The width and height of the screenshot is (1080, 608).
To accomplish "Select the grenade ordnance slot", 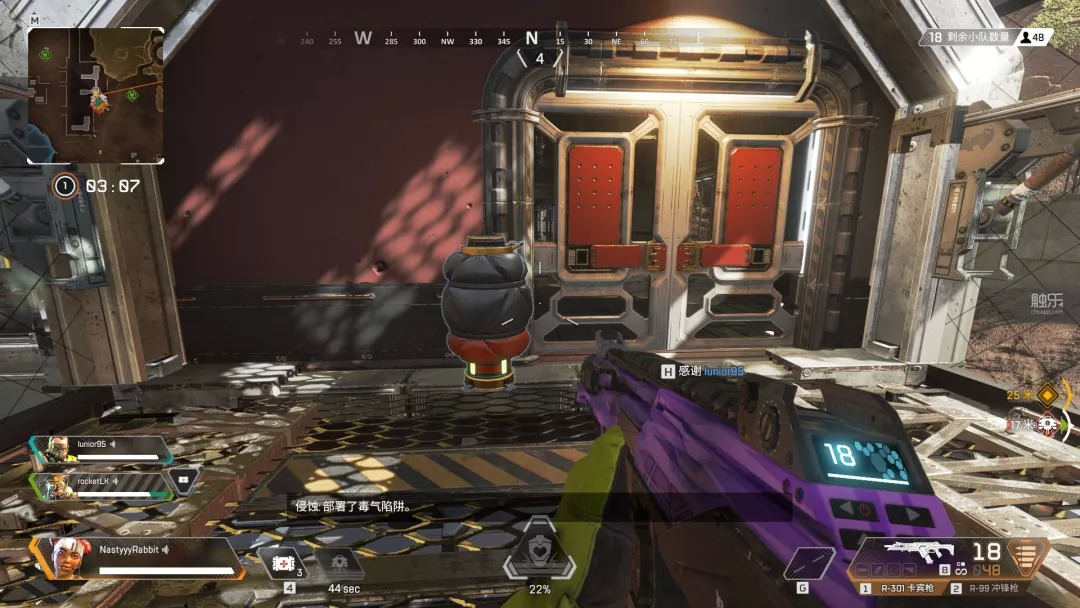I will (x=808, y=564).
